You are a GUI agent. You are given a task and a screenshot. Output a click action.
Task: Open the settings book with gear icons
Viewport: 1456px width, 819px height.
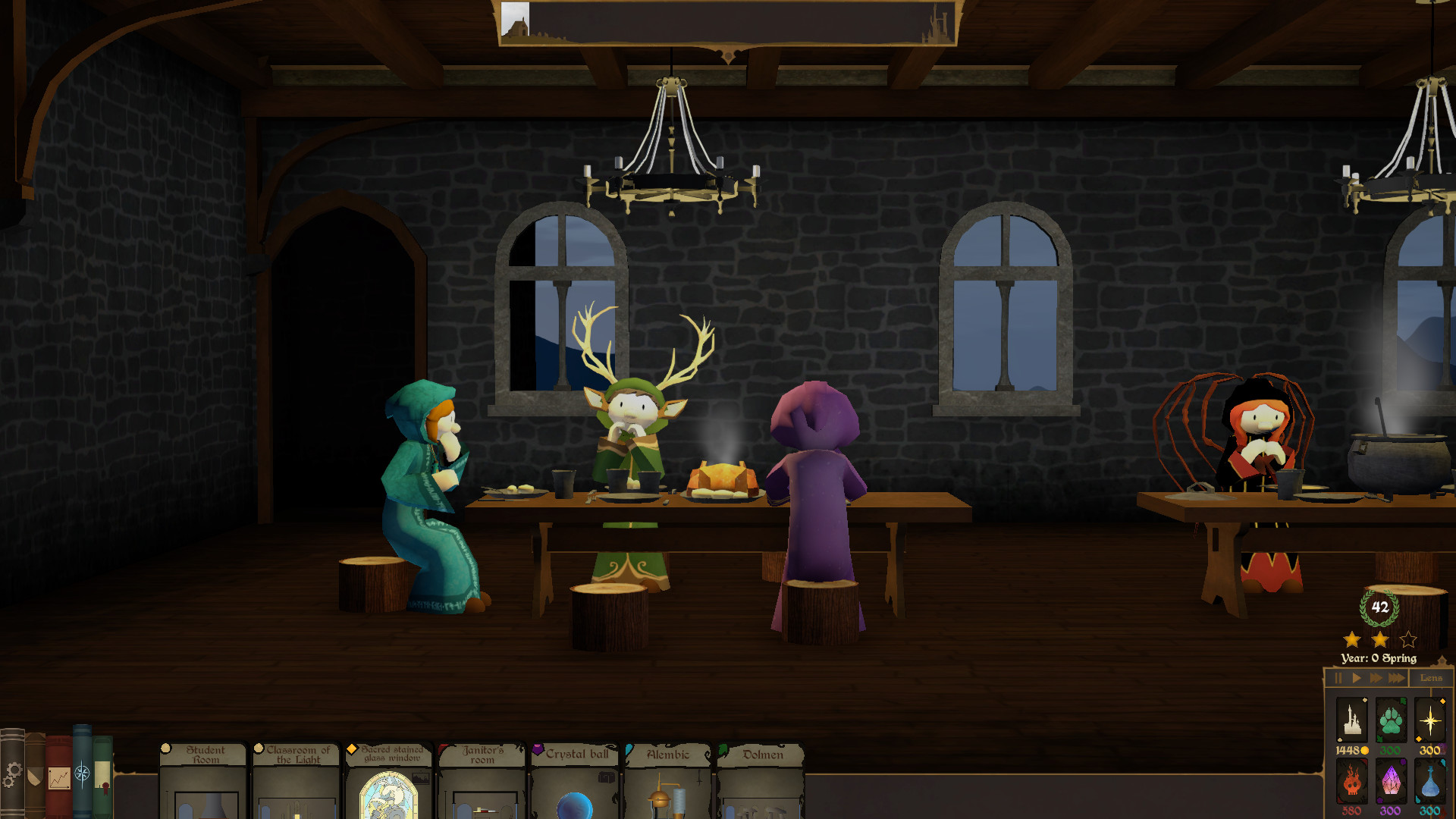pos(14,774)
